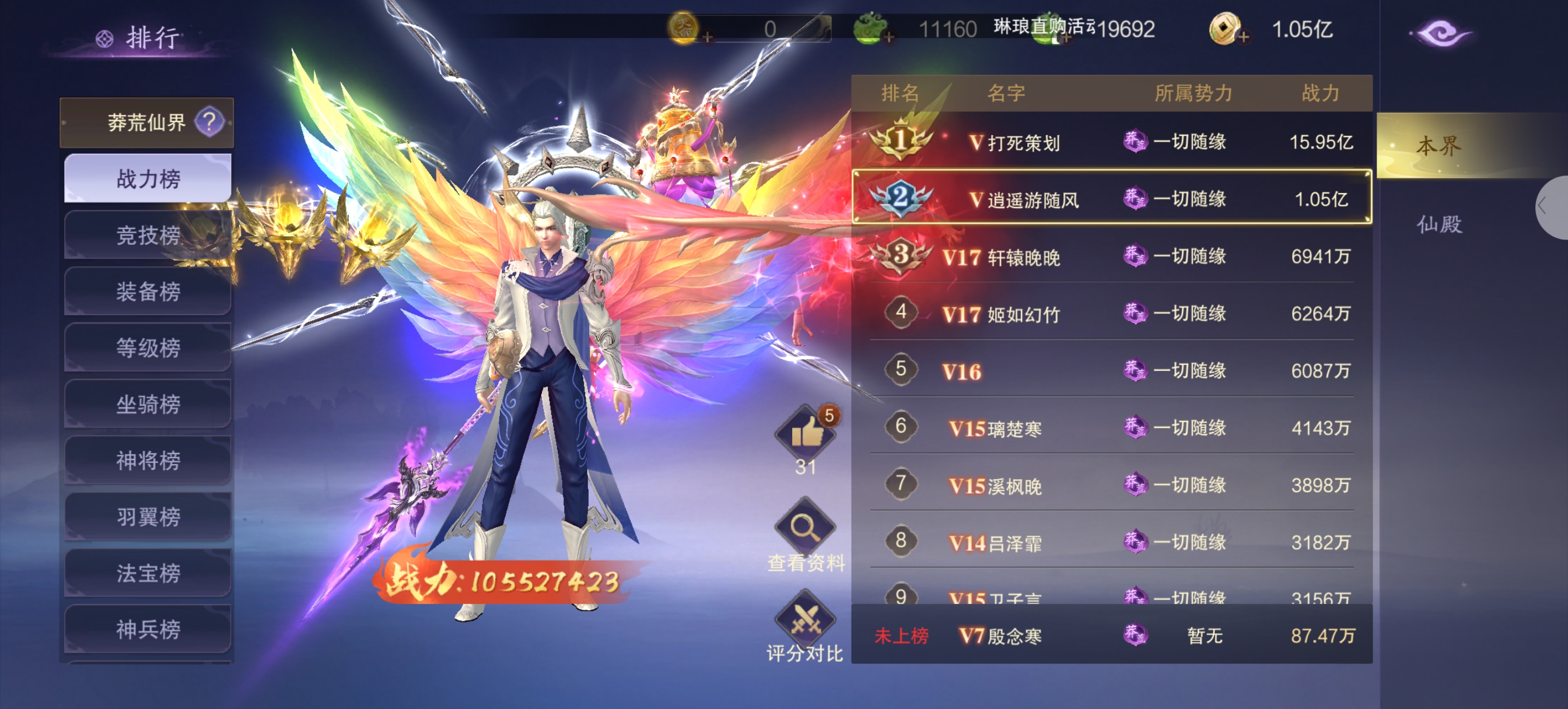Show the 坐骑榜 mount ranking
The height and width of the screenshot is (709, 1568).
click(x=148, y=404)
